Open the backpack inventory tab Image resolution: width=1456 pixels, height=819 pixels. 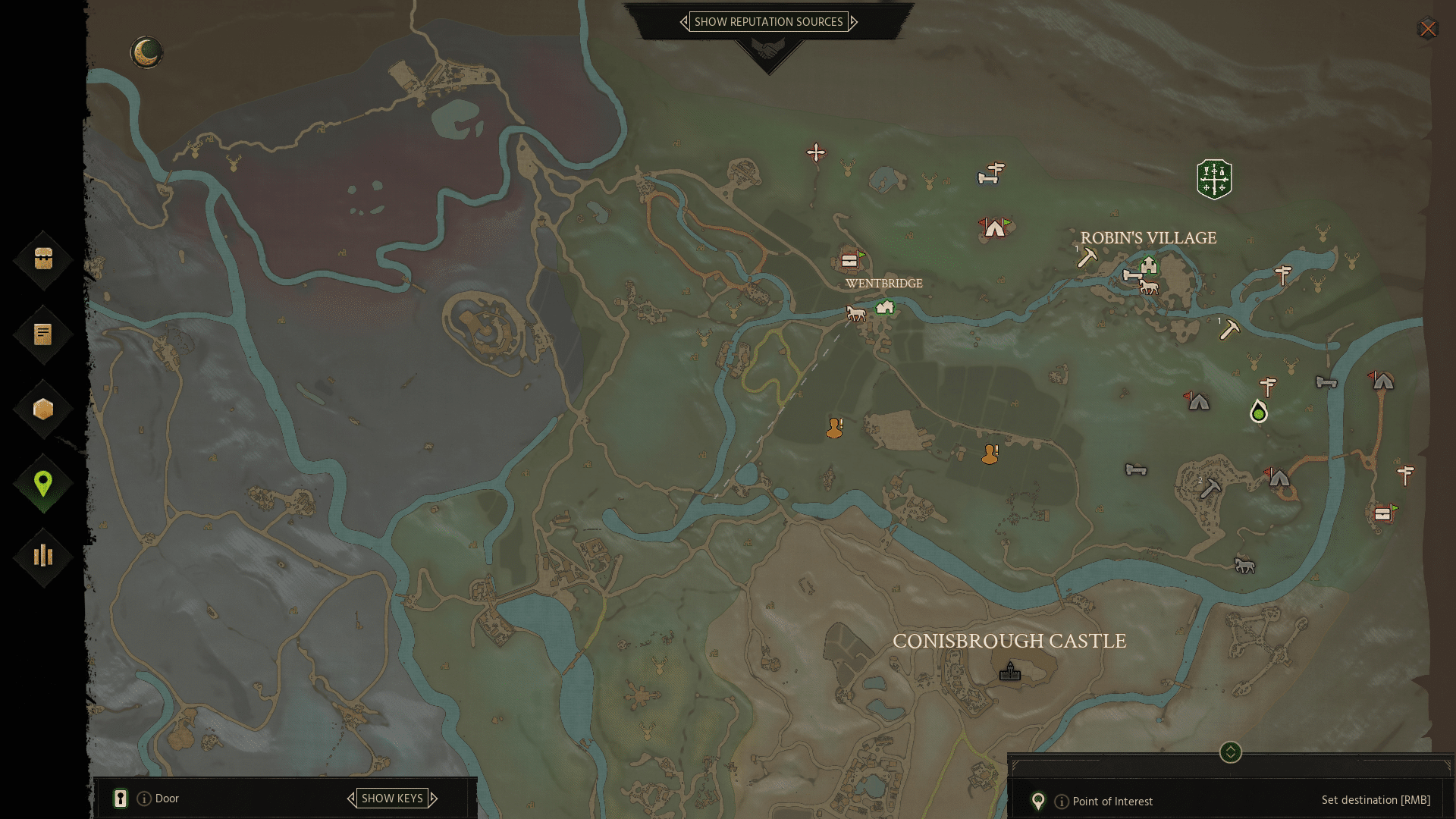pyautogui.click(x=43, y=259)
